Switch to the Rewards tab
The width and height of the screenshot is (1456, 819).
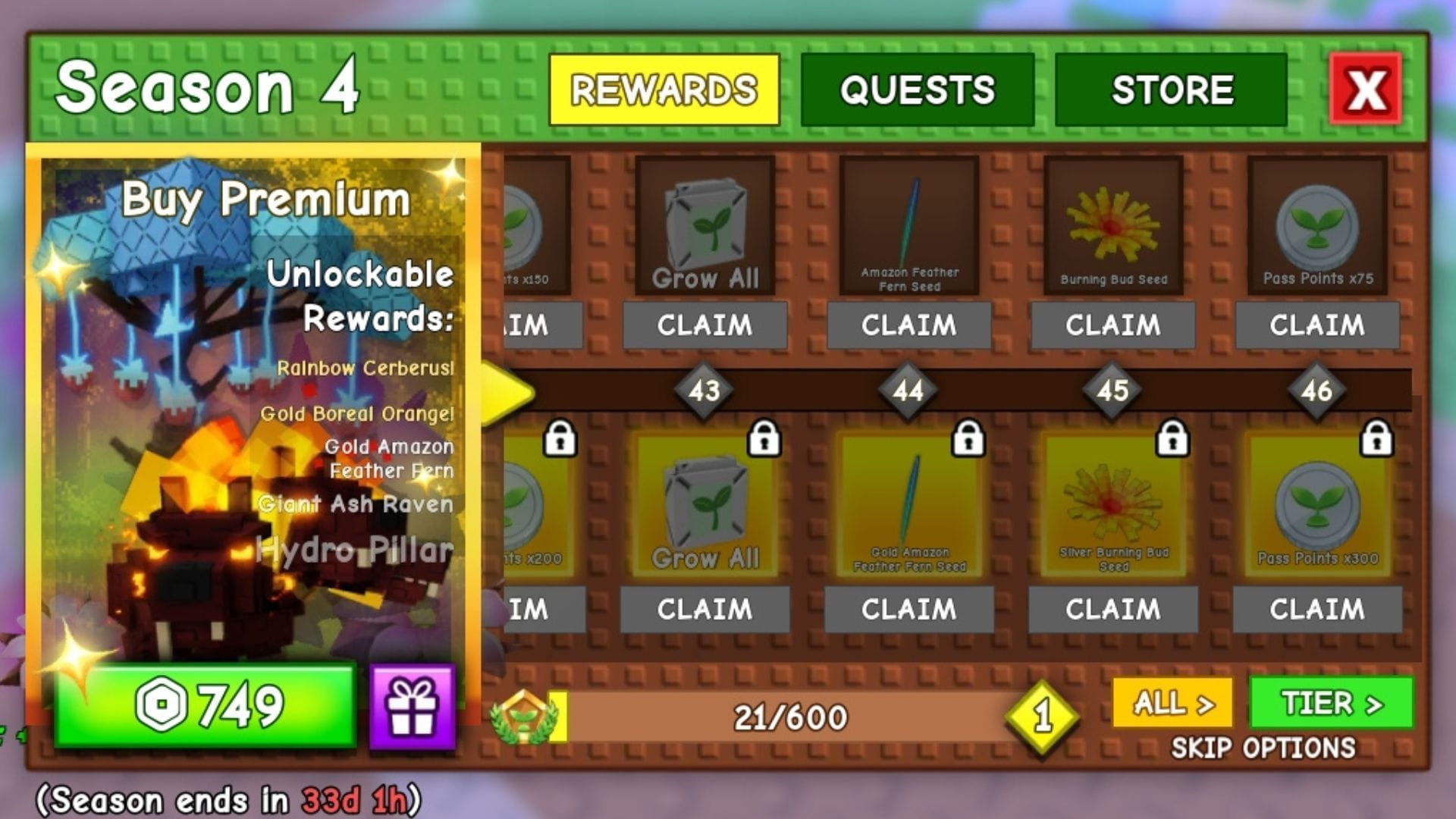pyautogui.click(x=664, y=89)
